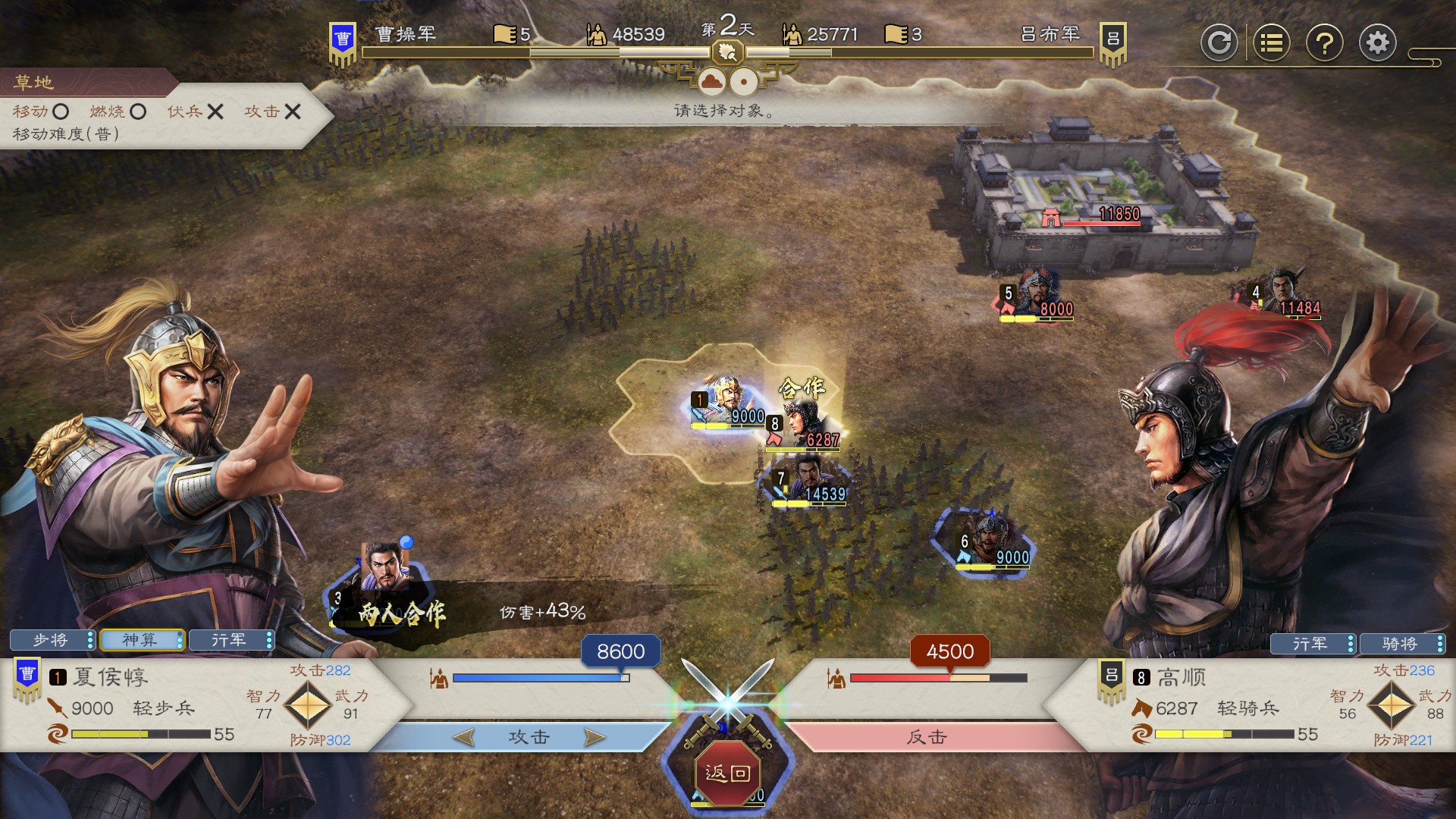Click the cloud weather icon

point(711,81)
